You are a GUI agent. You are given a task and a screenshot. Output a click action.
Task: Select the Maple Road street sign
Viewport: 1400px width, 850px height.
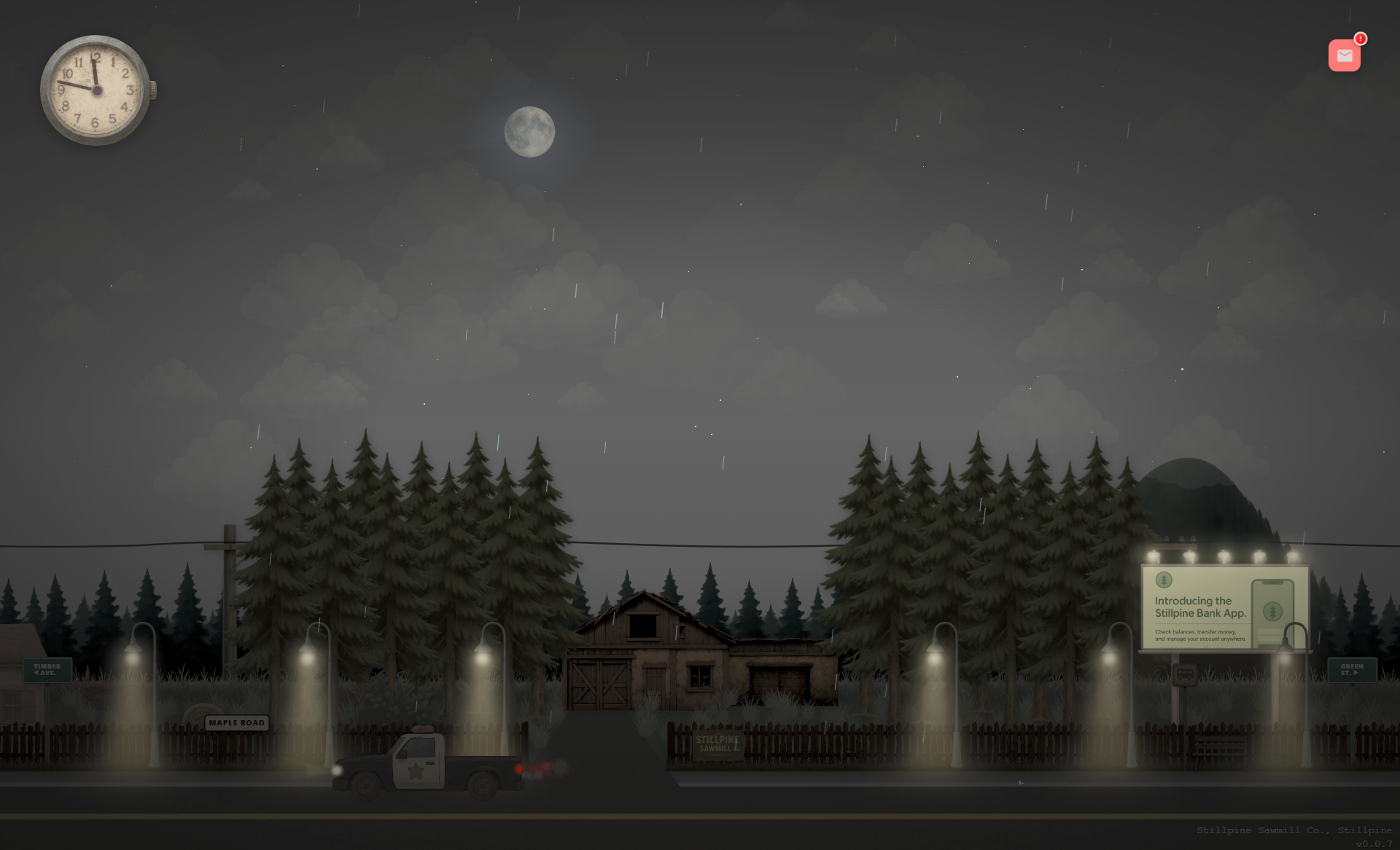(236, 723)
